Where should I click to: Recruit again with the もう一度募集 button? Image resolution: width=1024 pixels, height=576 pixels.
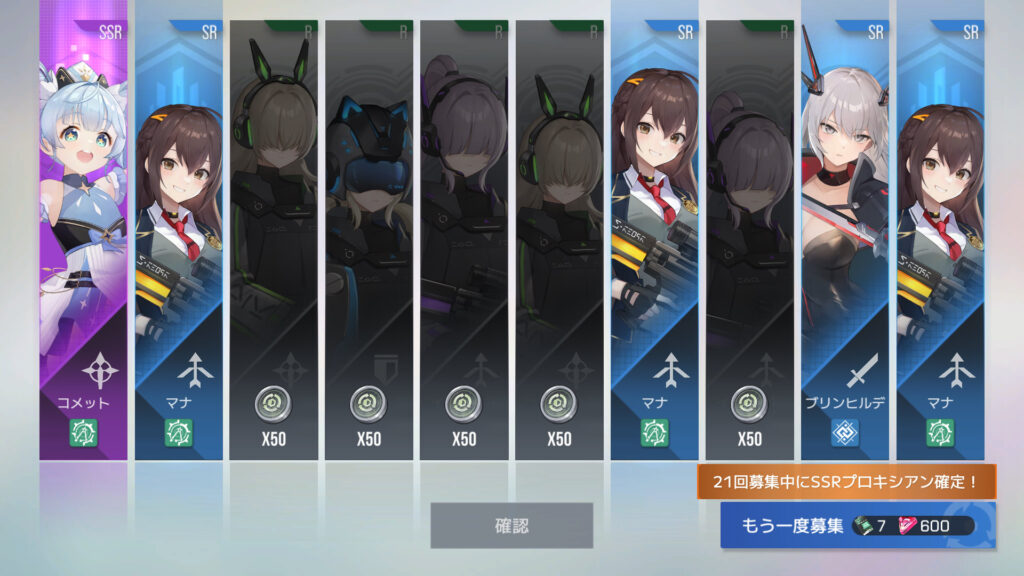(857, 526)
